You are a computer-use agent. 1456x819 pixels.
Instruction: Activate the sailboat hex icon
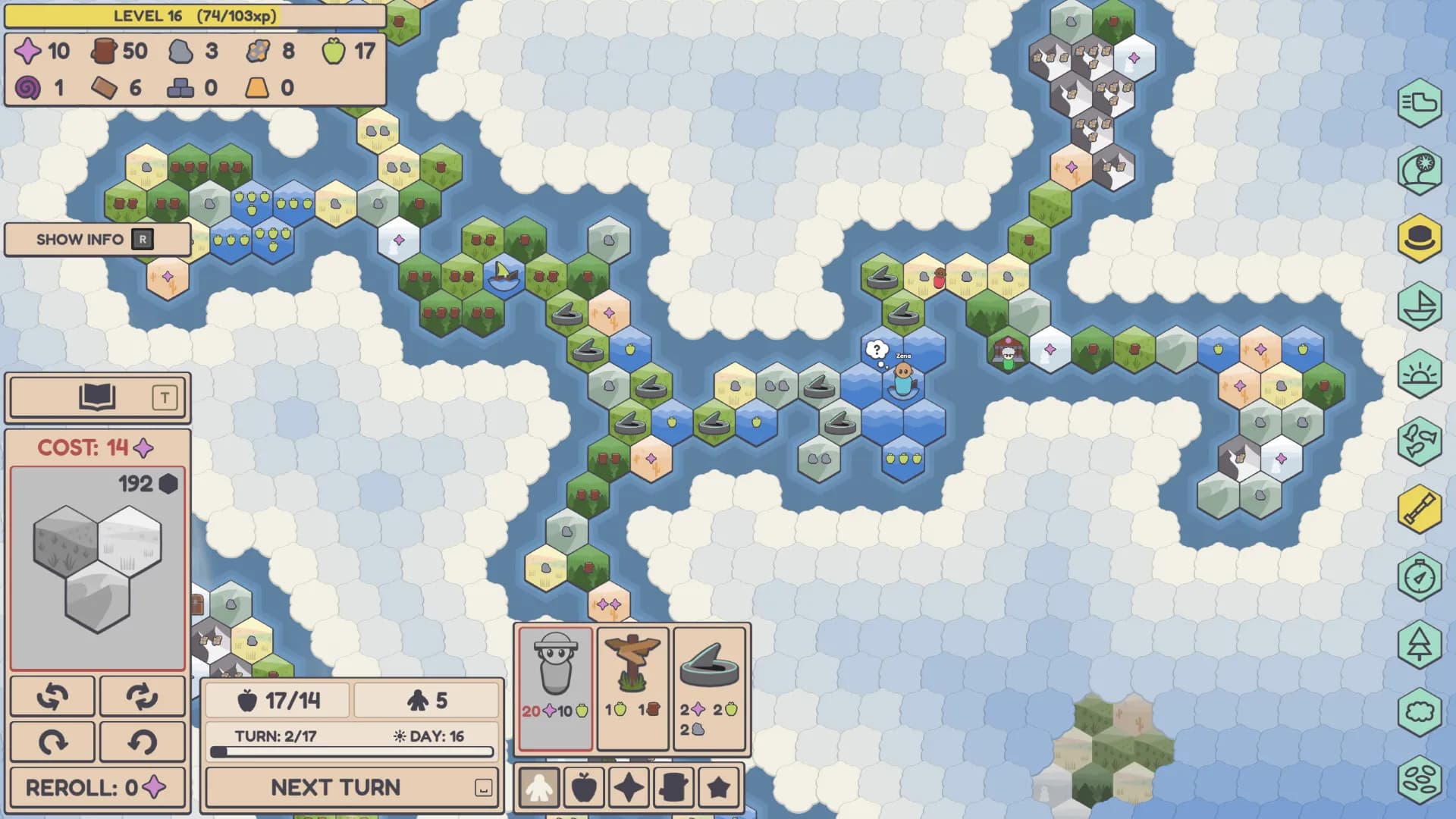point(1420,306)
